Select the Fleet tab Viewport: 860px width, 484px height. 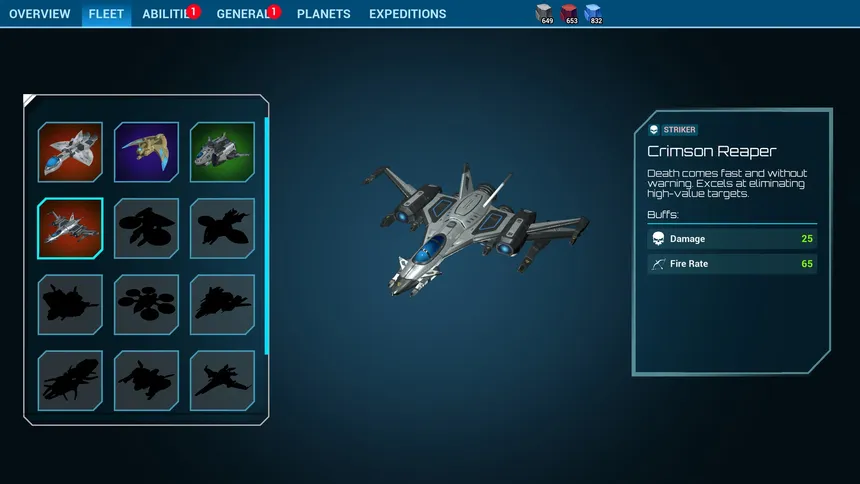106,14
